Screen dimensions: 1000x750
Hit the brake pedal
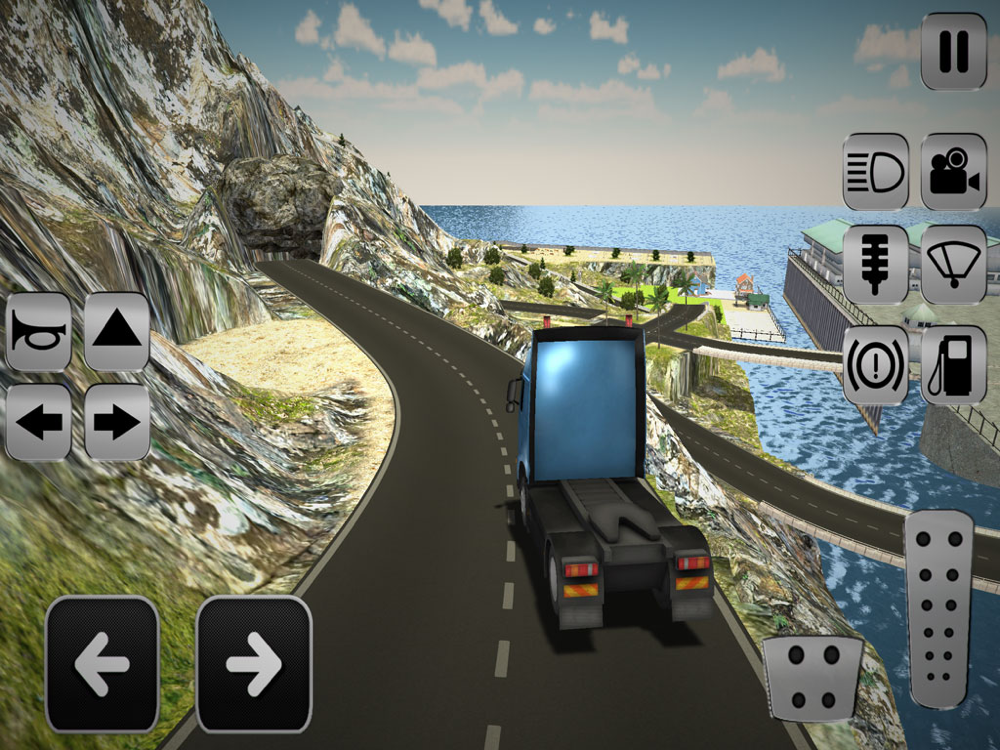click(812, 678)
